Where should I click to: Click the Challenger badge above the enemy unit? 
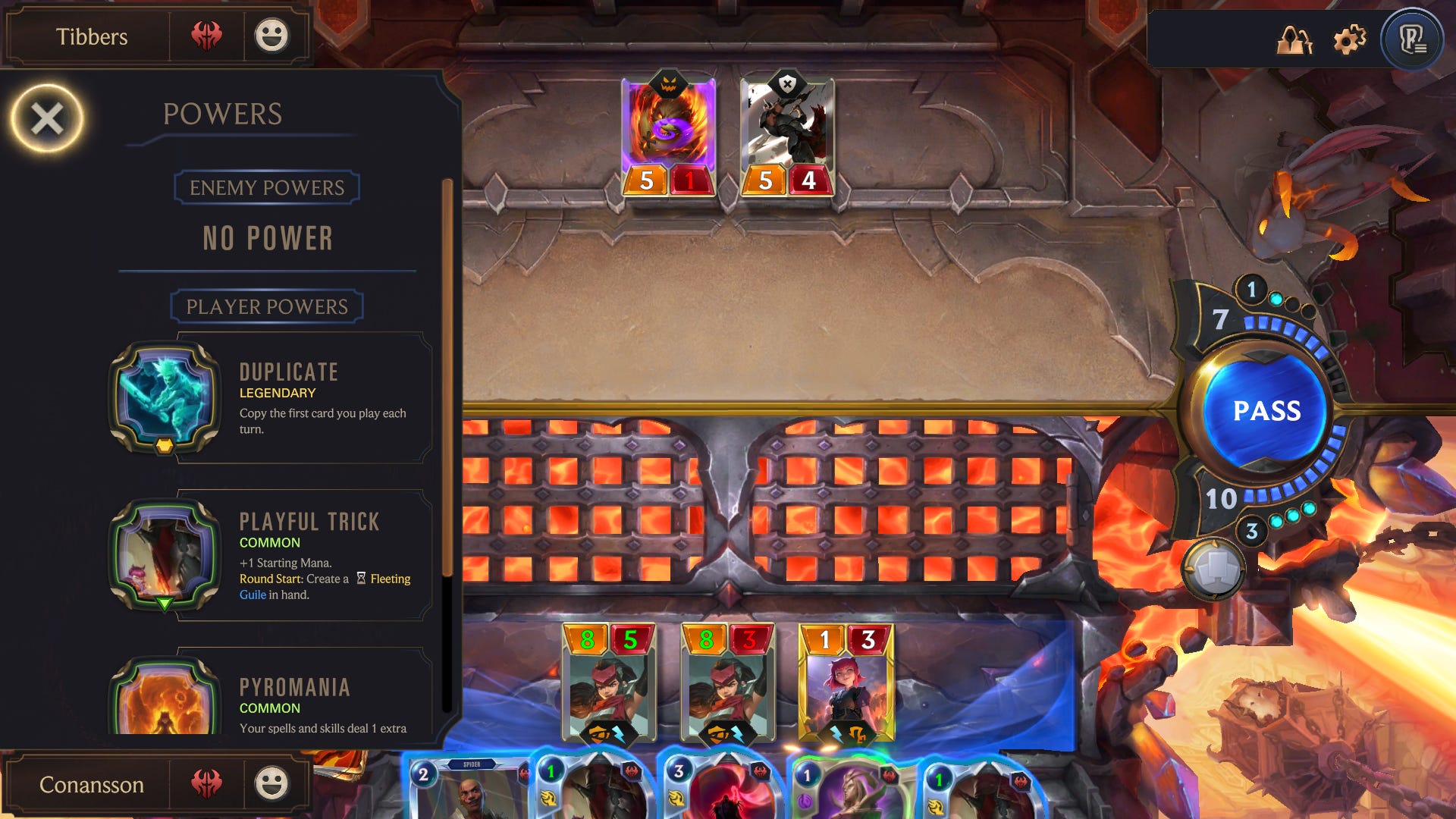(x=786, y=83)
